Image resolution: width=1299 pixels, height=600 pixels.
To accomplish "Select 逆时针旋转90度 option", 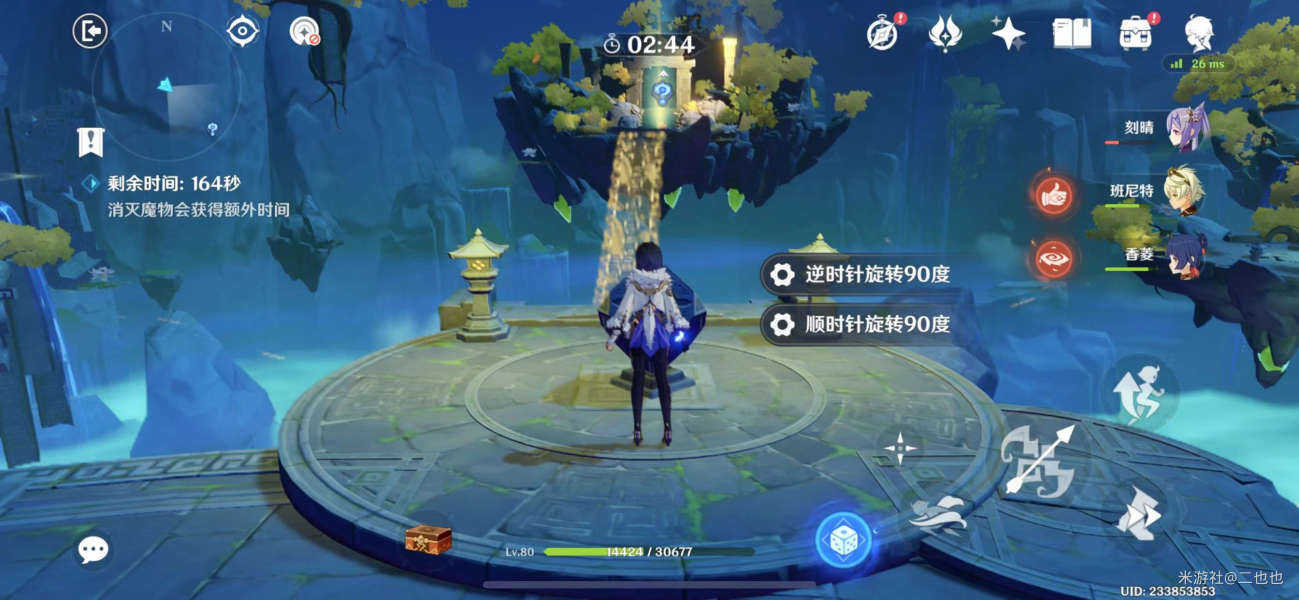I will tap(864, 275).
